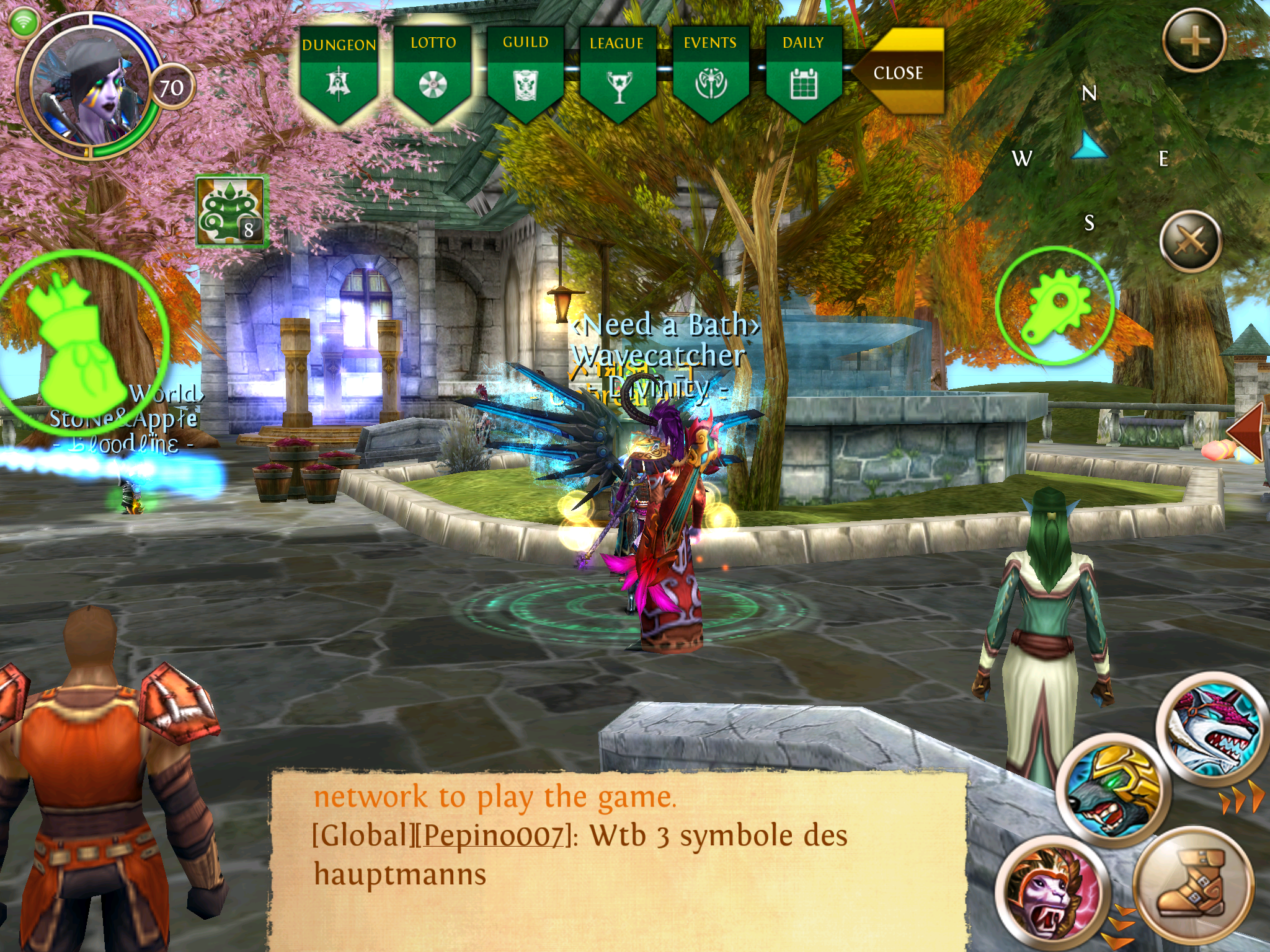Image resolution: width=1270 pixels, height=952 pixels.
Task: Select the Guild banner
Action: (525, 73)
